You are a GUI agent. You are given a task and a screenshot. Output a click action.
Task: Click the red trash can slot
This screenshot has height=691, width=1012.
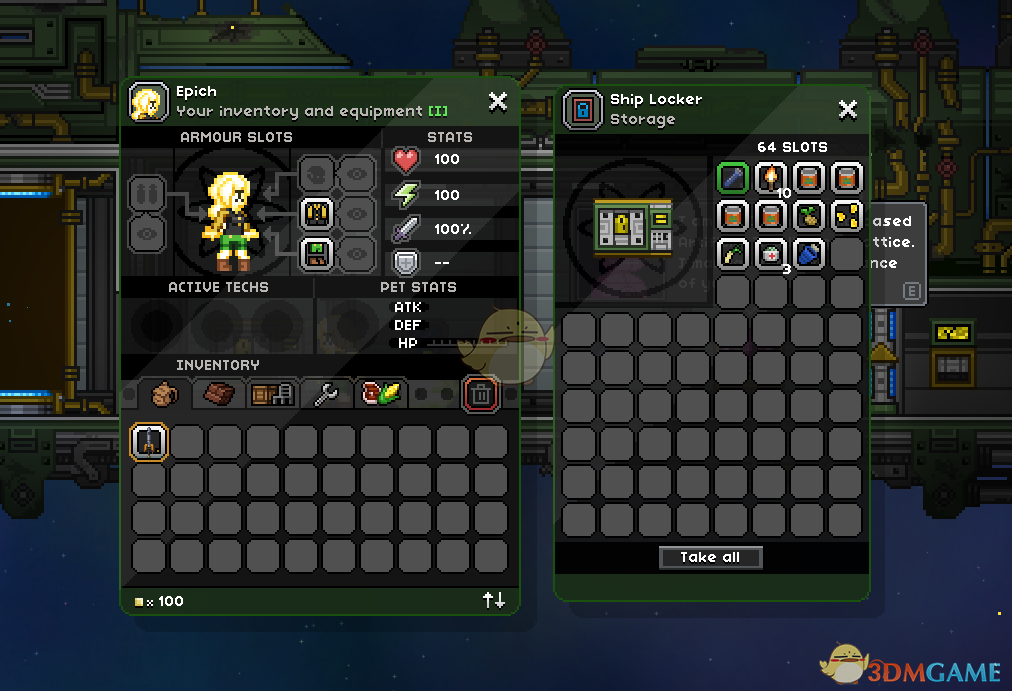481,394
